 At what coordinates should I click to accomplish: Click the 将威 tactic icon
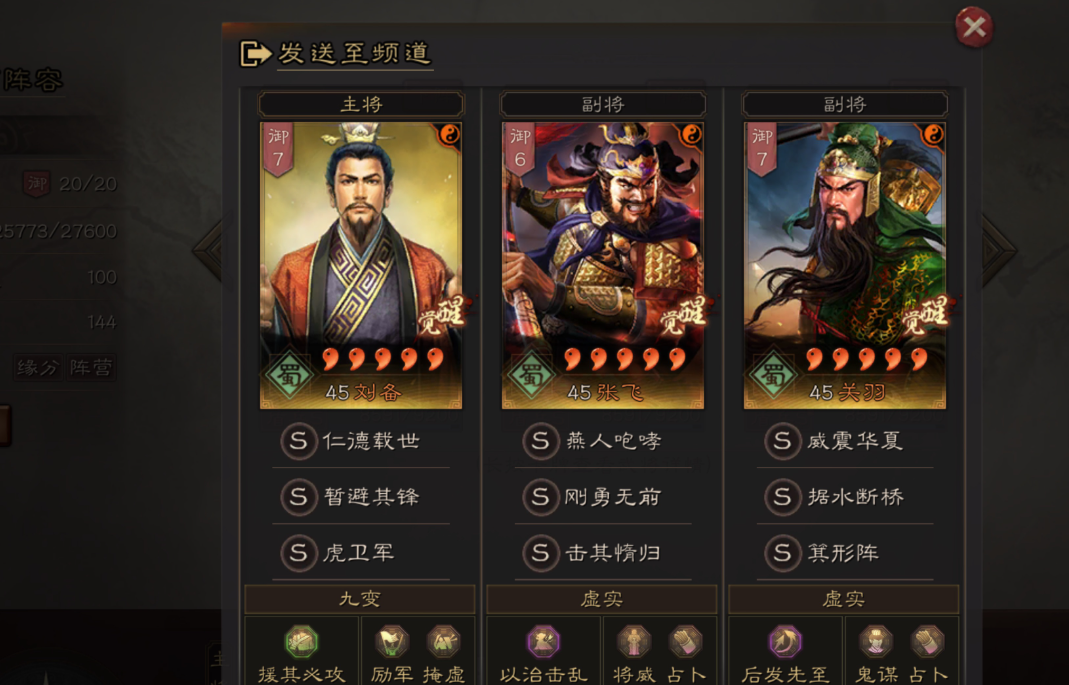click(x=634, y=642)
